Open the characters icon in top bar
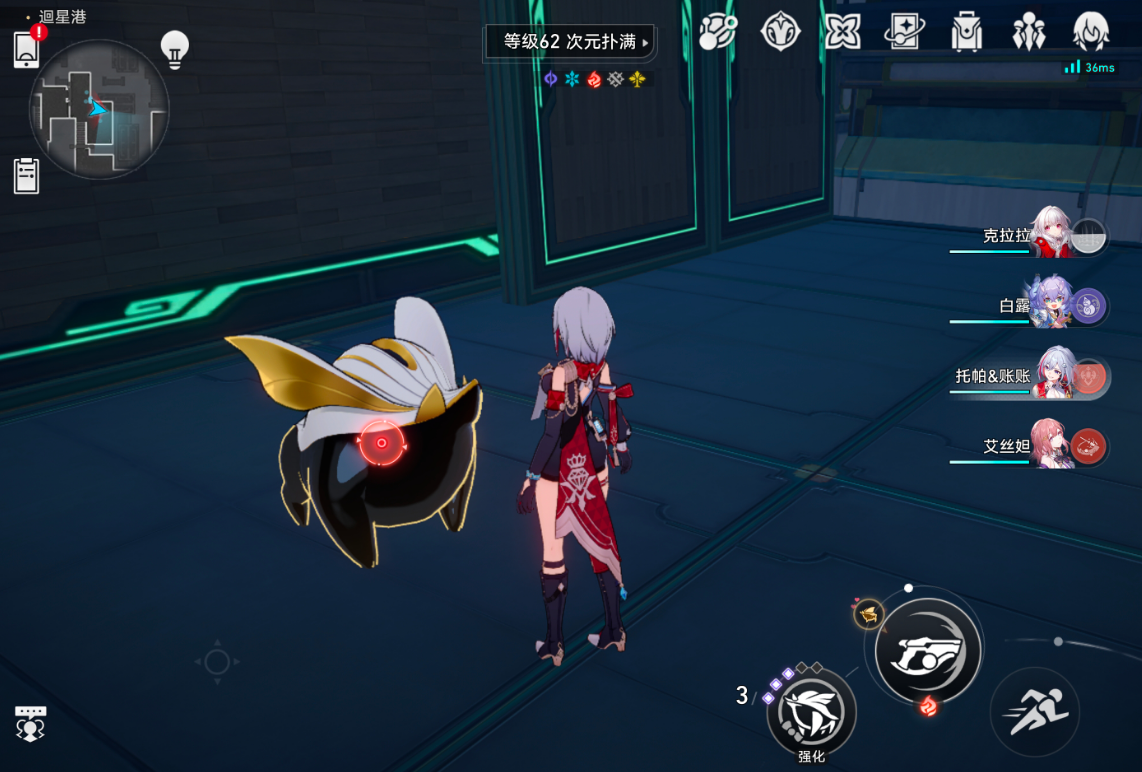 point(1028,32)
